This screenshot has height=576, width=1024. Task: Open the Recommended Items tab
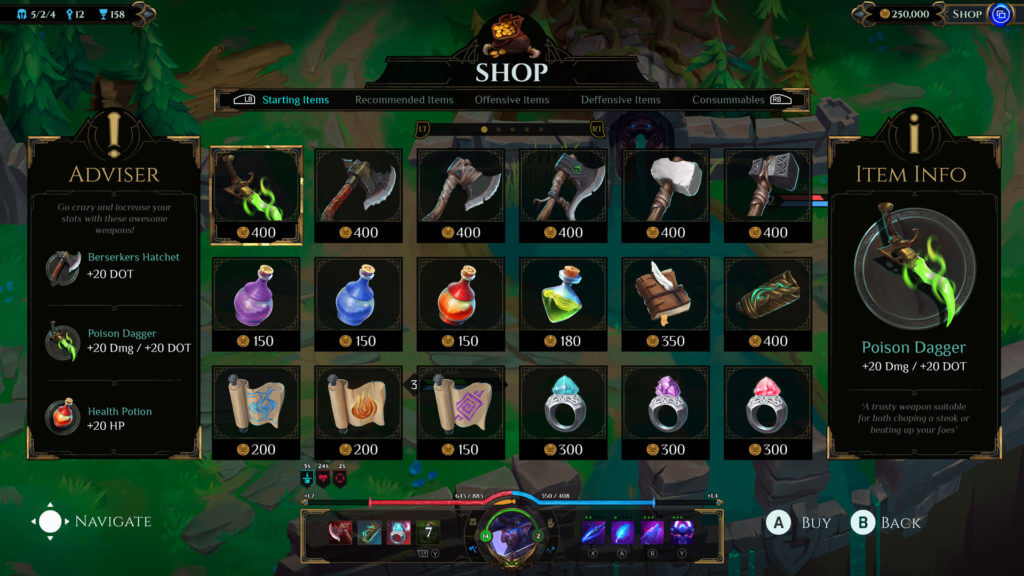(404, 100)
